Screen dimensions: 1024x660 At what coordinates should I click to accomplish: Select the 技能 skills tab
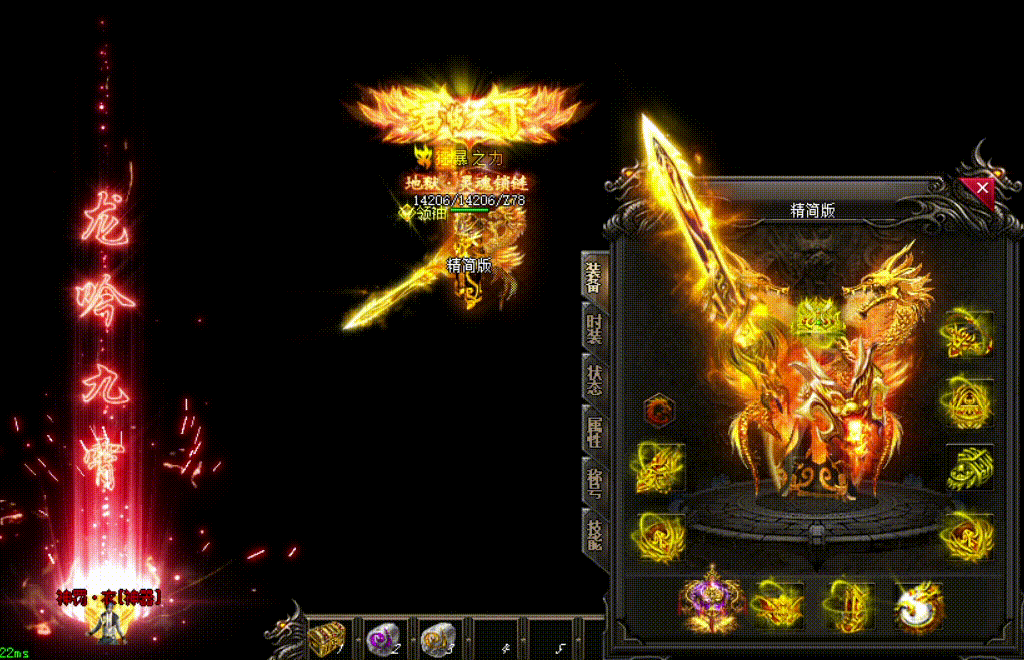pyautogui.click(x=594, y=534)
